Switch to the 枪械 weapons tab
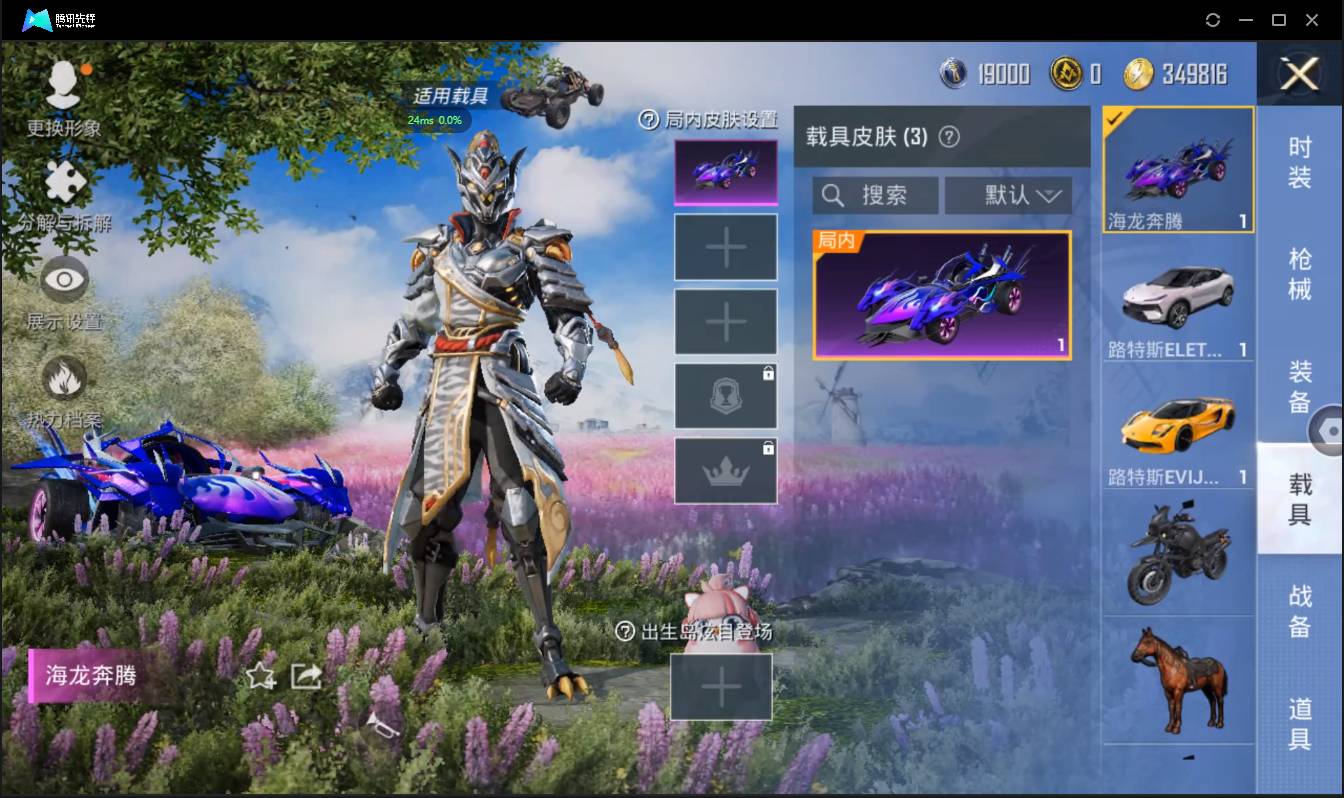 point(1302,267)
